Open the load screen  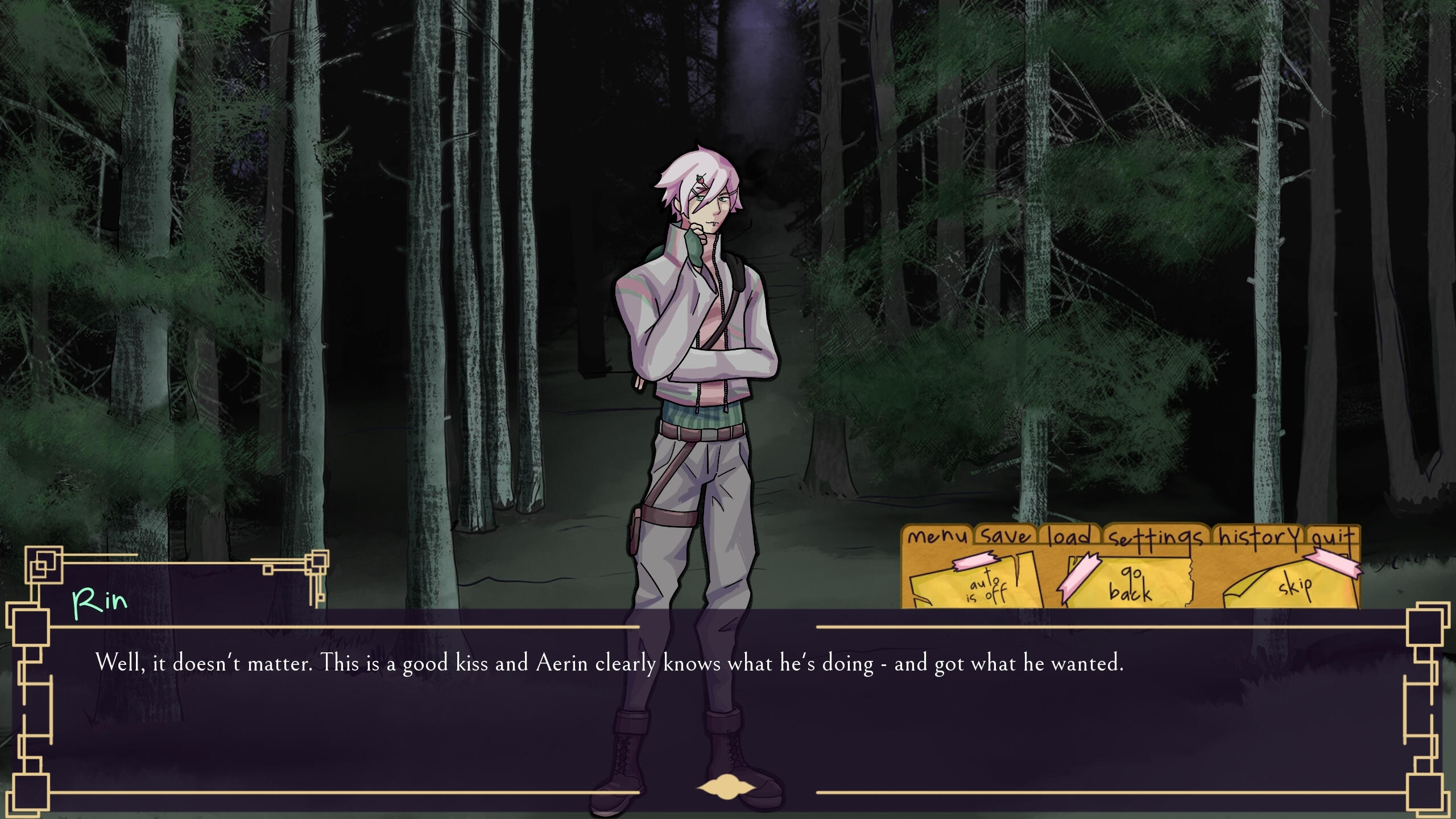click(1070, 536)
